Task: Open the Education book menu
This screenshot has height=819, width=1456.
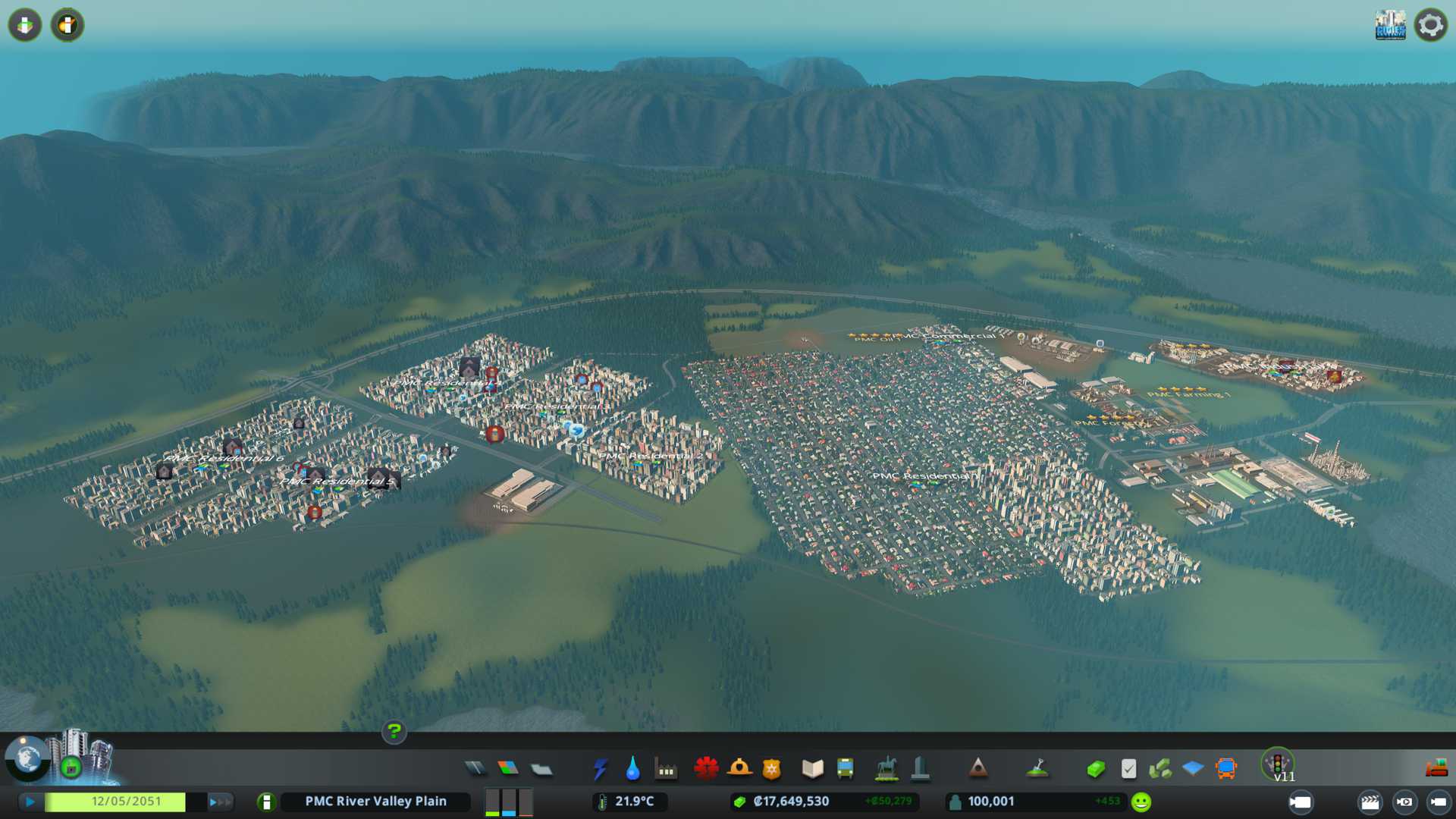Action: click(x=812, y=769)
